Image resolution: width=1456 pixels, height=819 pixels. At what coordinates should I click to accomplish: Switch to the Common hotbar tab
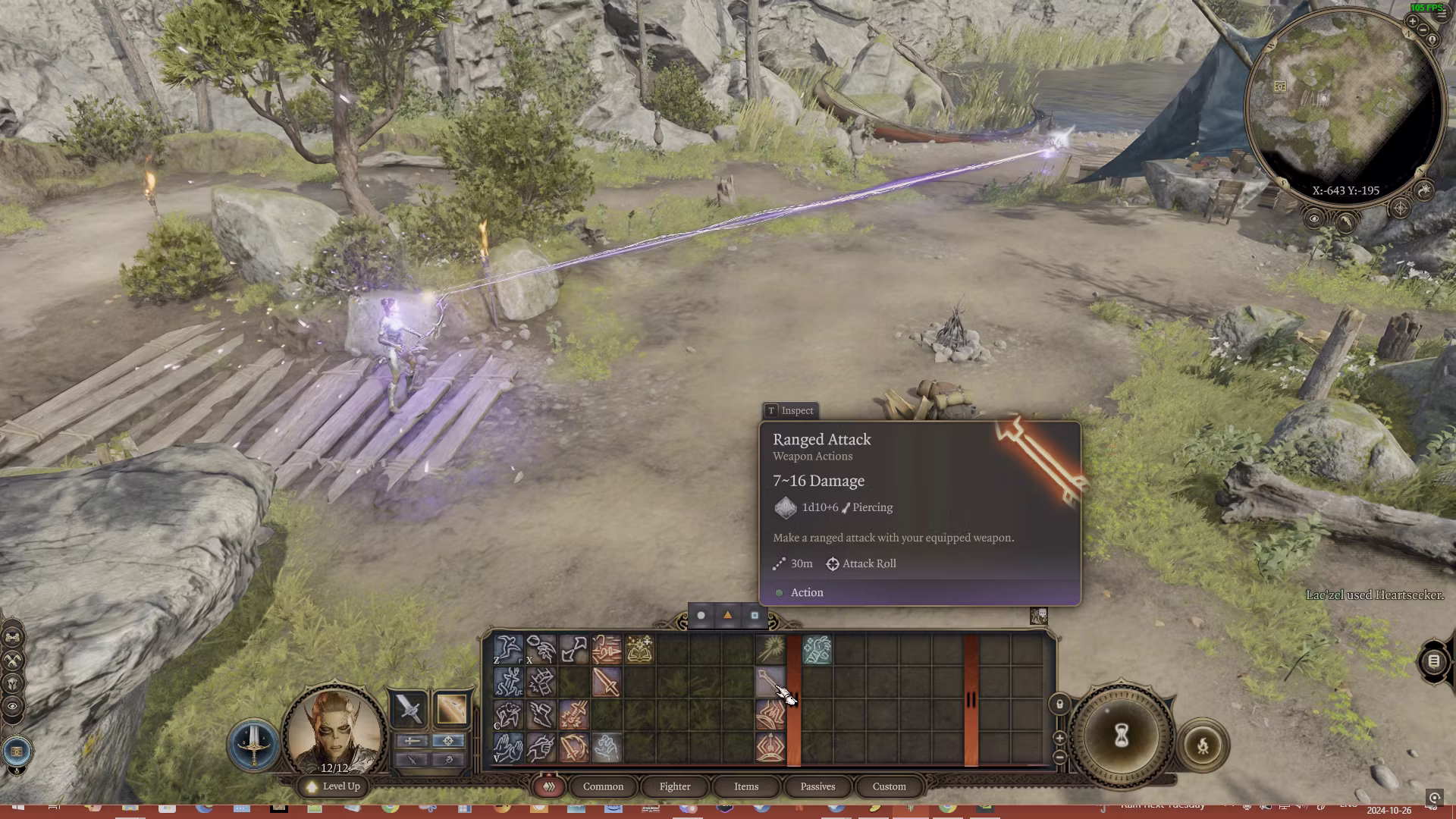603,786
